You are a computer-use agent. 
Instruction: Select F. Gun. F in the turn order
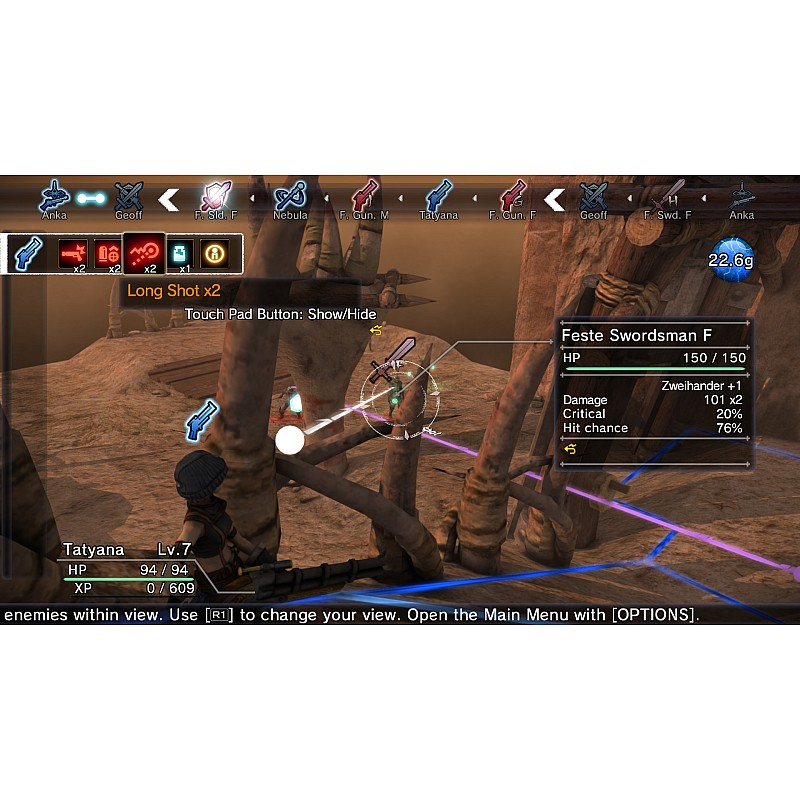tap(512, 196)
